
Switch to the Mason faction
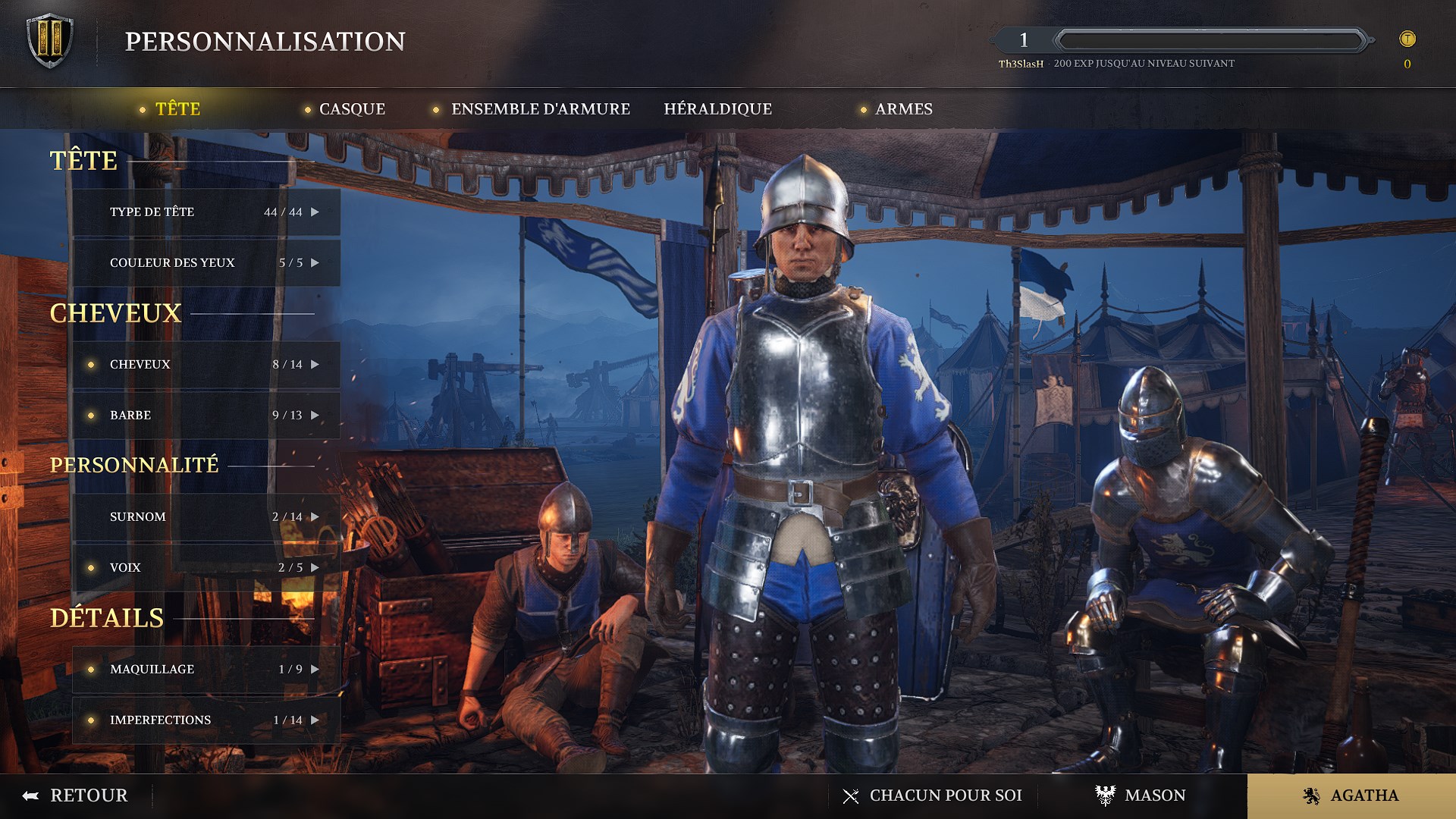point(1141,795)
